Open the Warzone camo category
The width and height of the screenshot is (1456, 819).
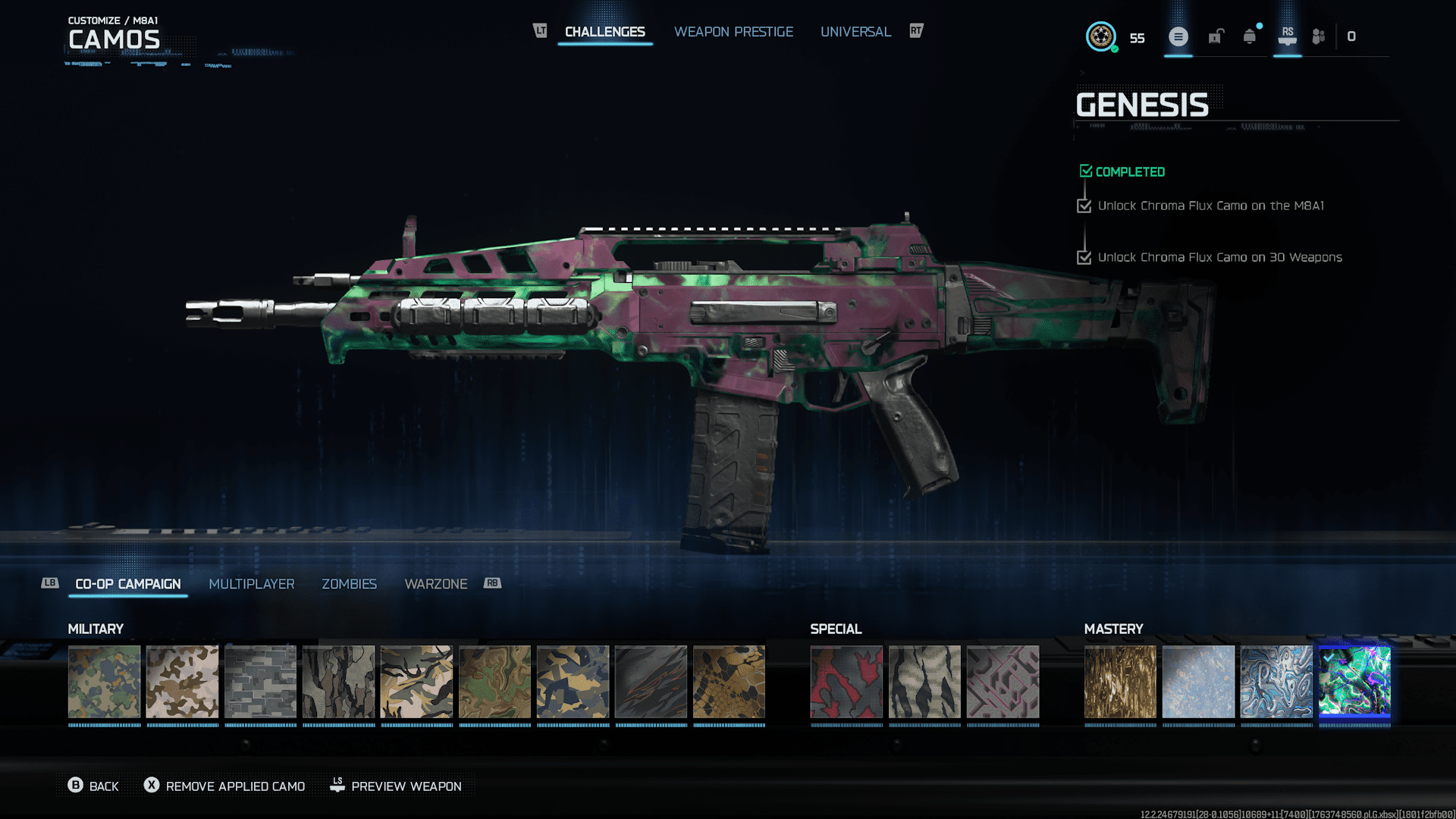[435, 584]
